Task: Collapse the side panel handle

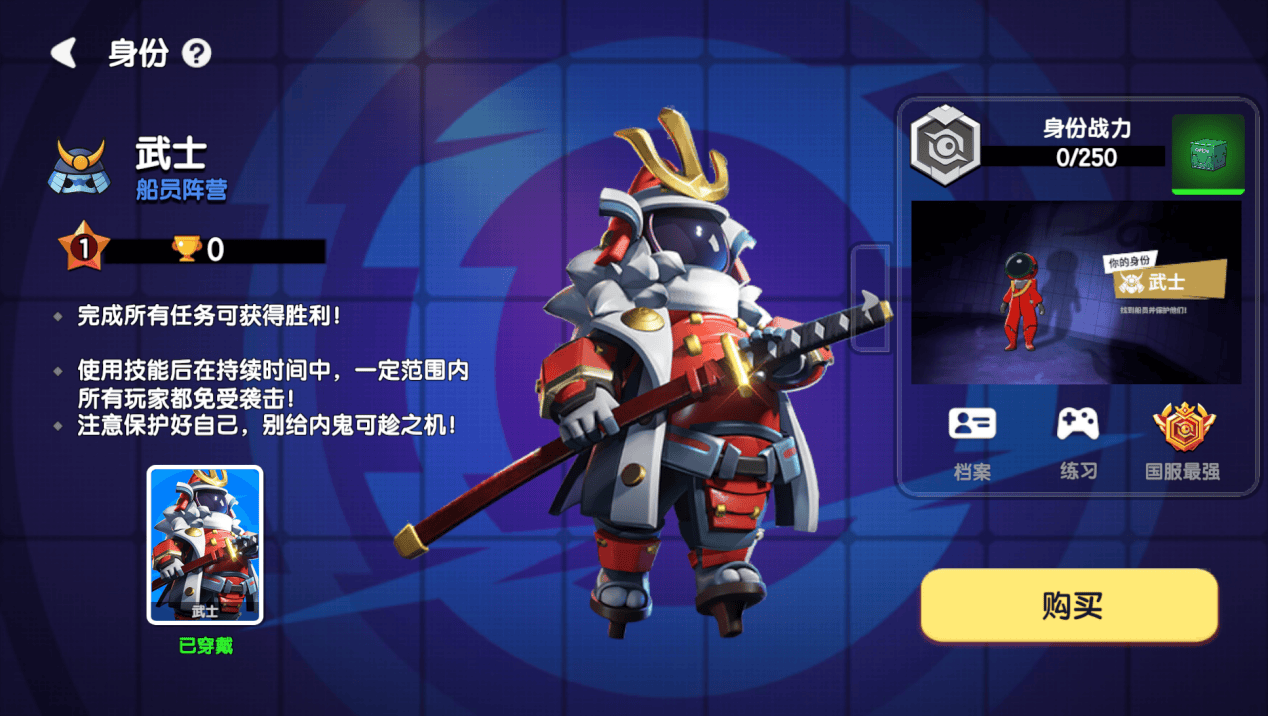Action: coord(870,298)
